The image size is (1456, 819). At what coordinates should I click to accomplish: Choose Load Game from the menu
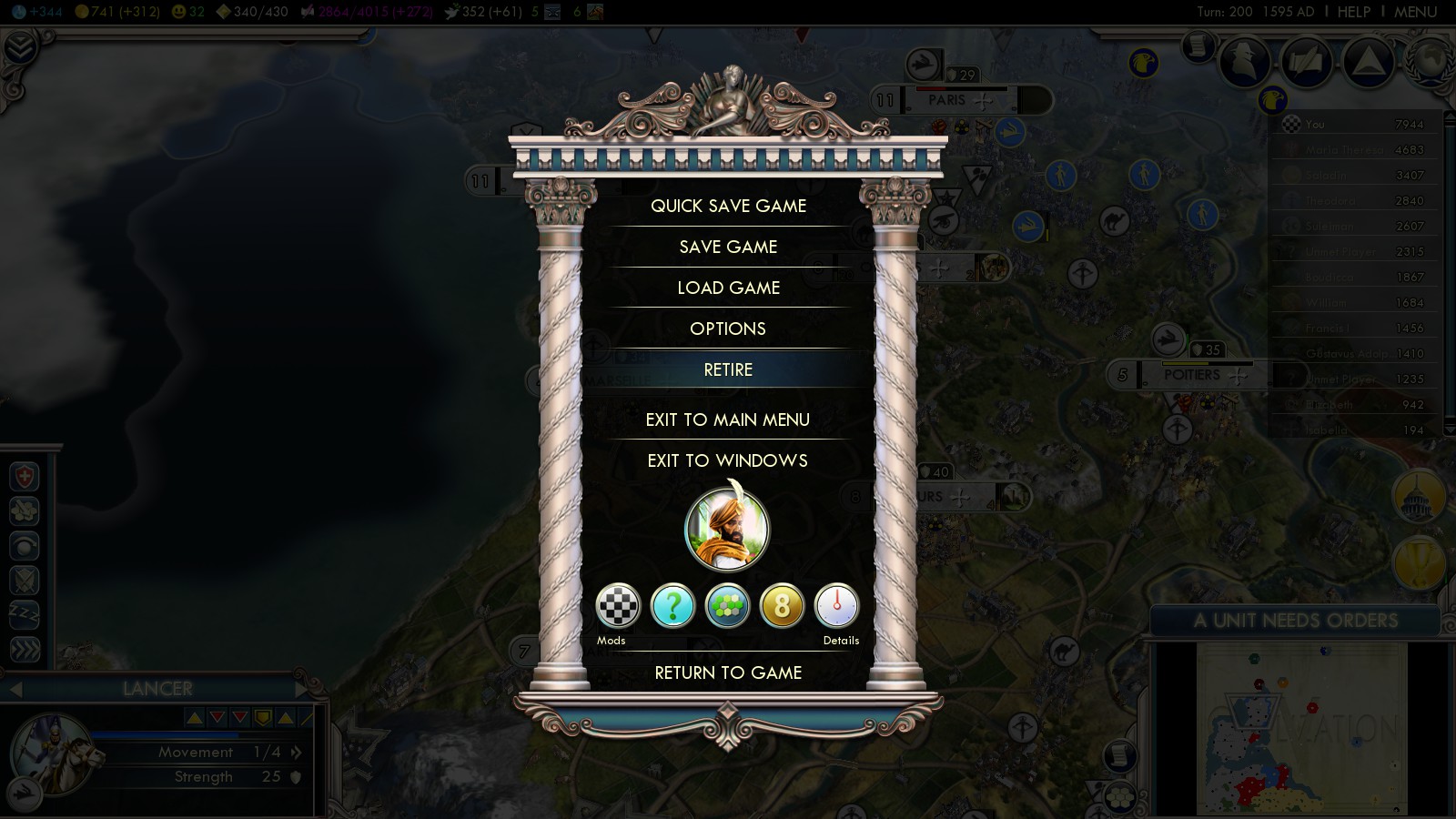[728, 288]
